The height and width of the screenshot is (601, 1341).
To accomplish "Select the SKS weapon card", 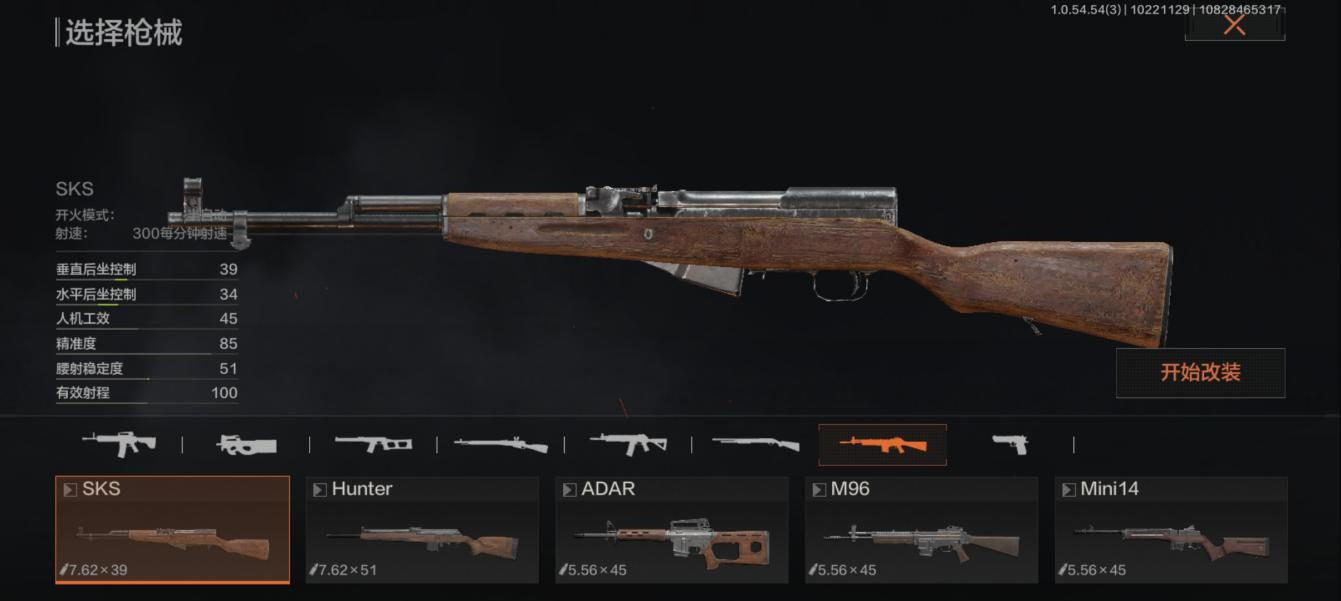I will tap(172, 529).
